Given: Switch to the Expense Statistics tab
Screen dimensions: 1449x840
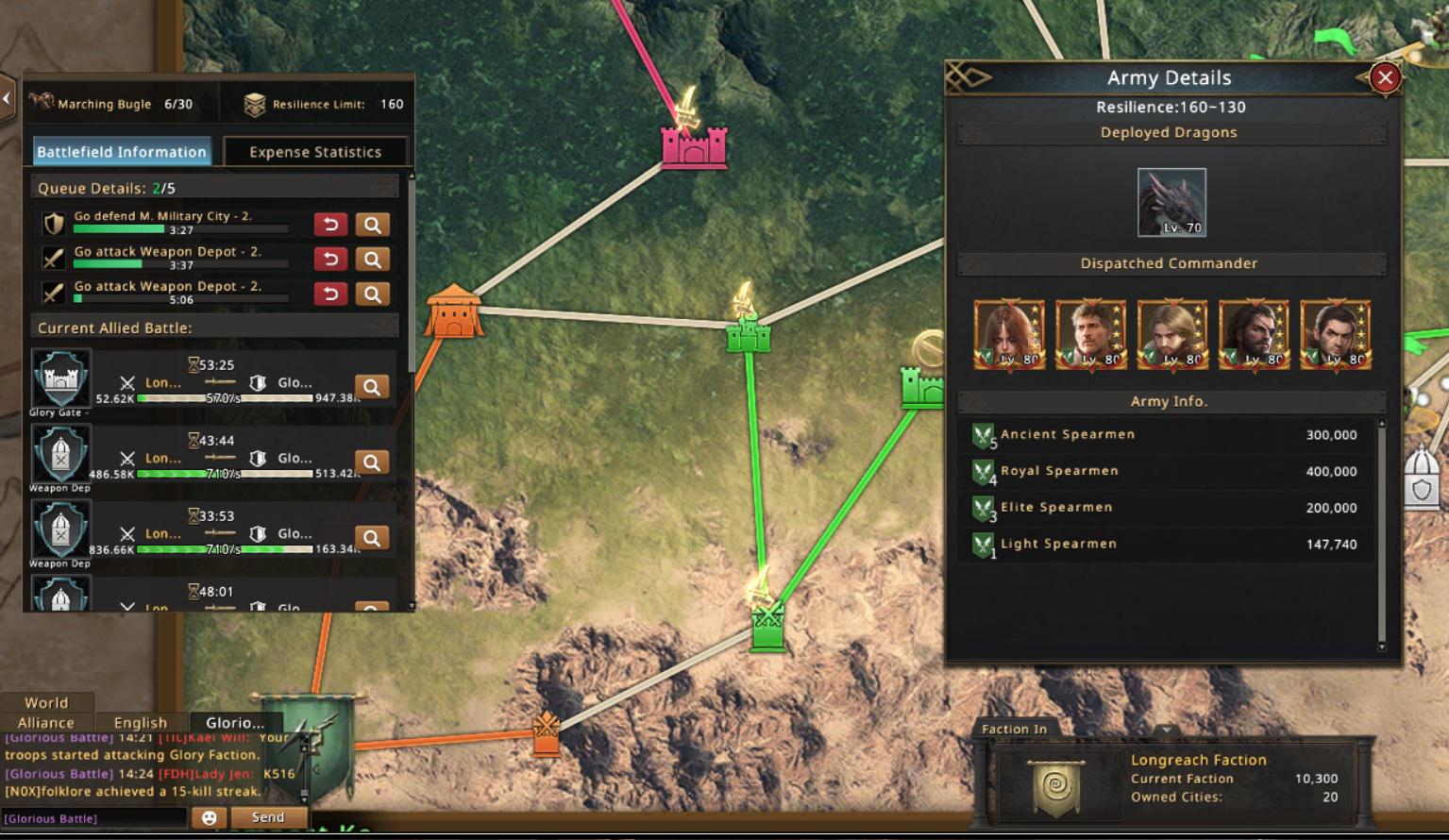Looking at the screenshot, I should (315, 152).
